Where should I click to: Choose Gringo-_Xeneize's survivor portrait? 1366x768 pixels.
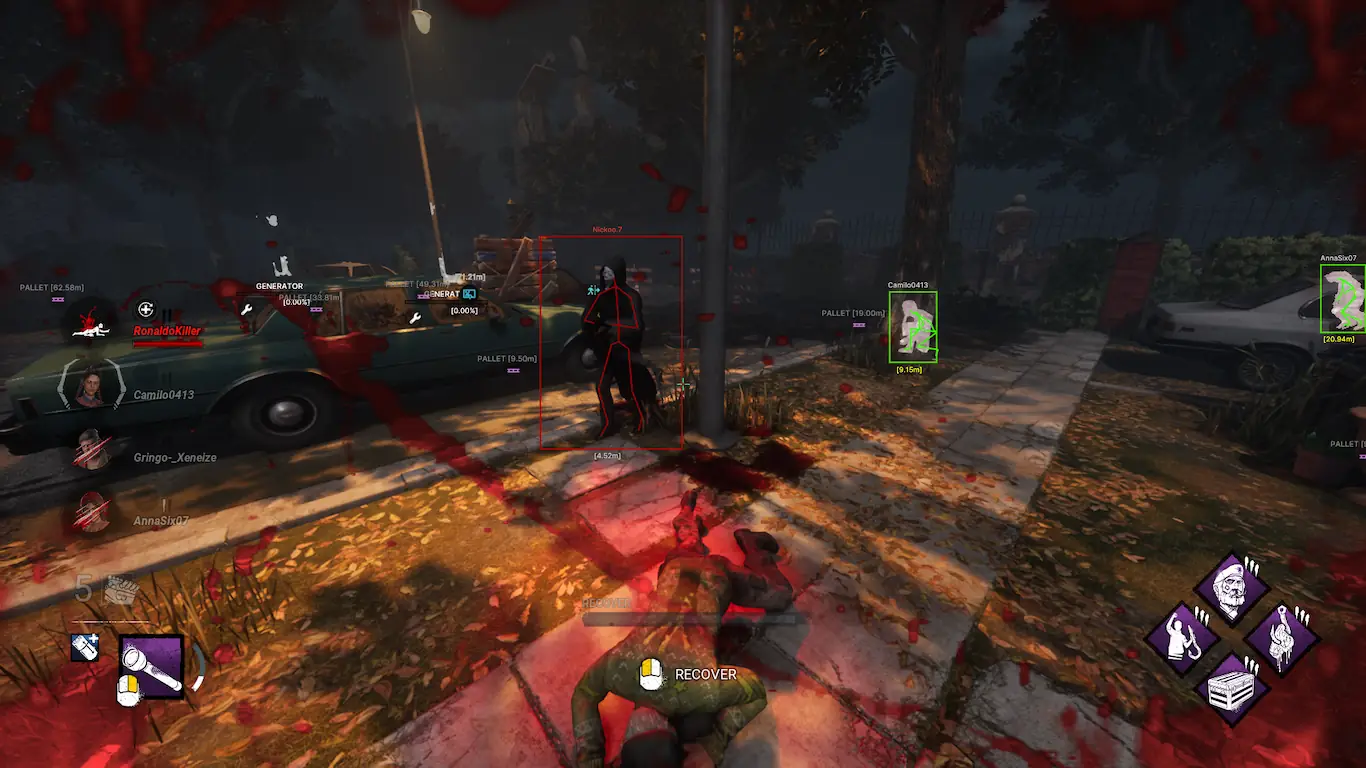pos(91,449)
